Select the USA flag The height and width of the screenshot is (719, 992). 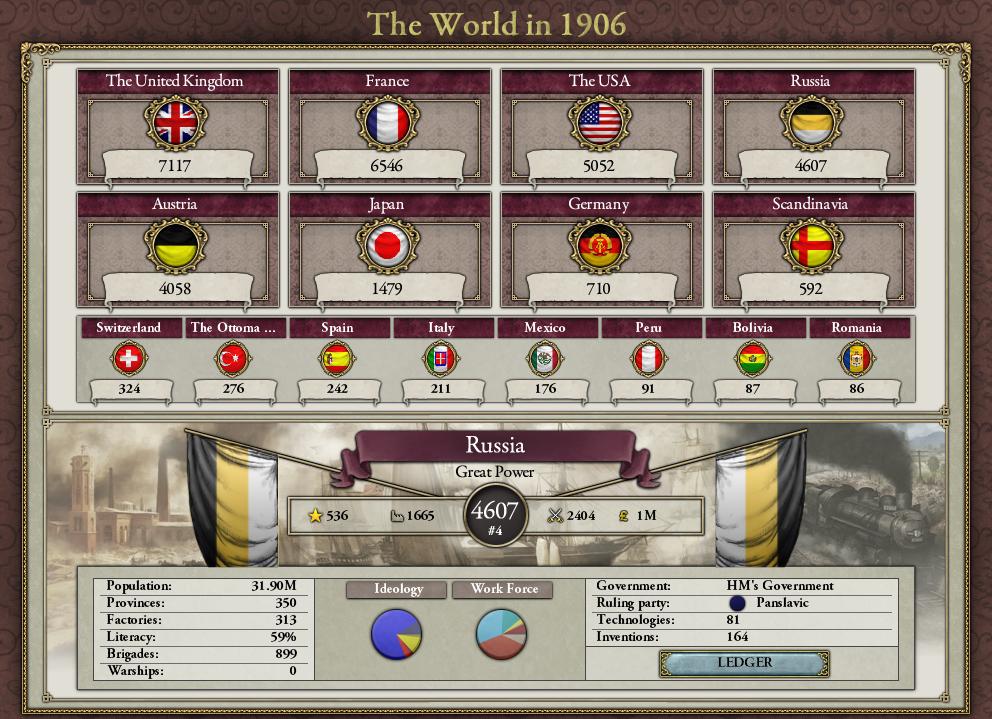[x=599, y=123]
